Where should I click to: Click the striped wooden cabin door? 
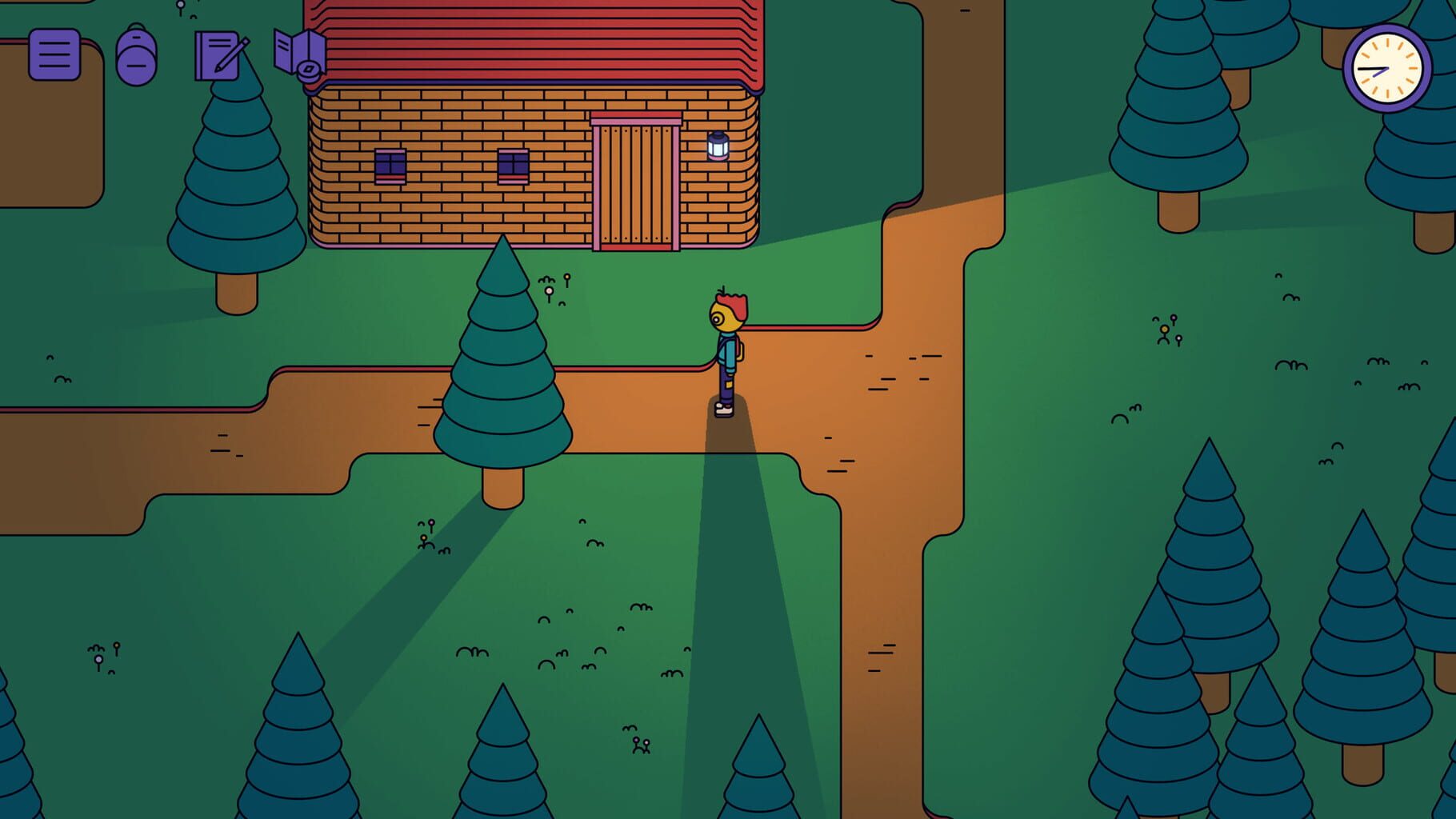click(x=636, y=182)
